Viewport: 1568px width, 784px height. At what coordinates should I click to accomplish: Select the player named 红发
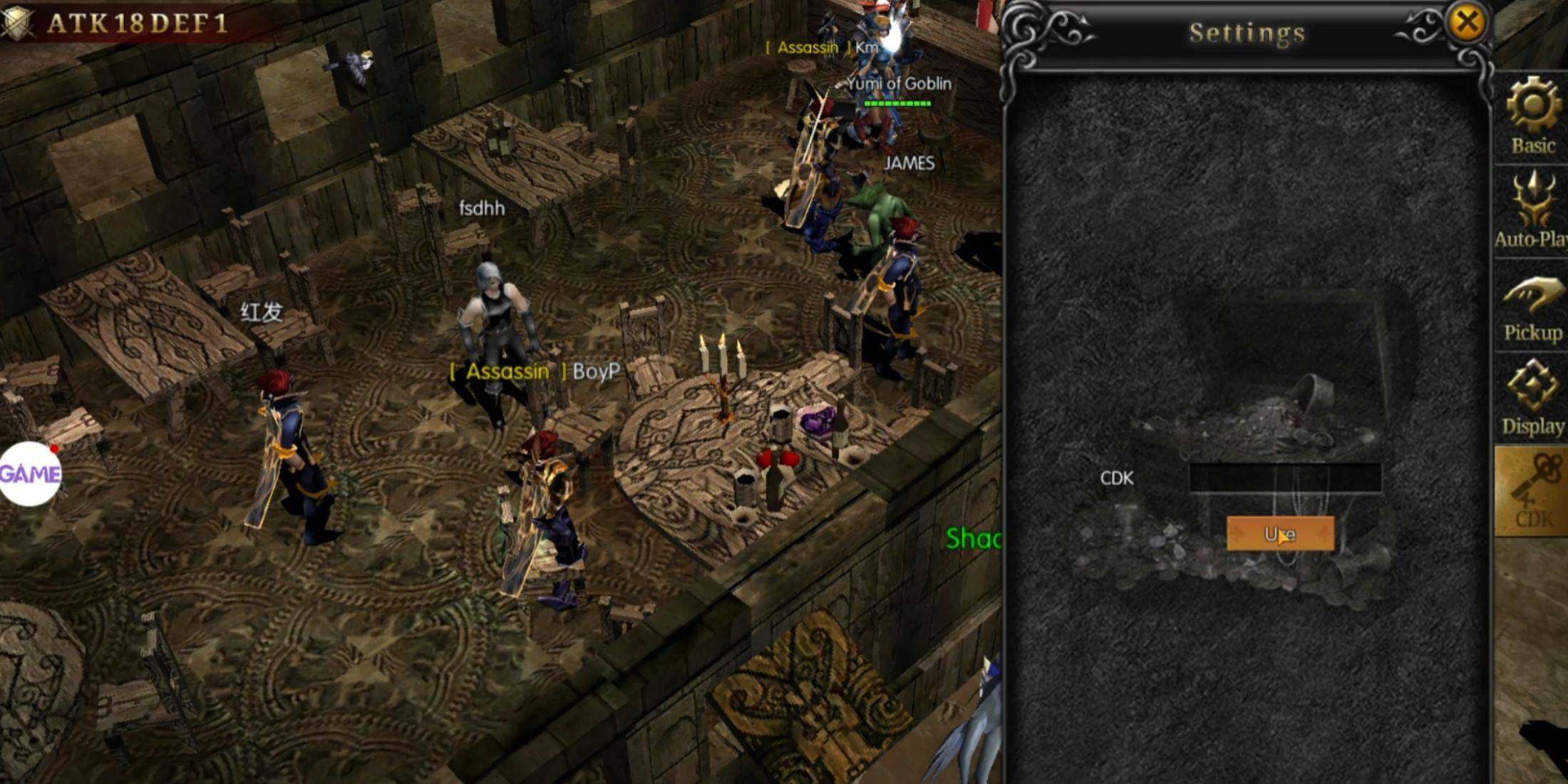point(262,311)
